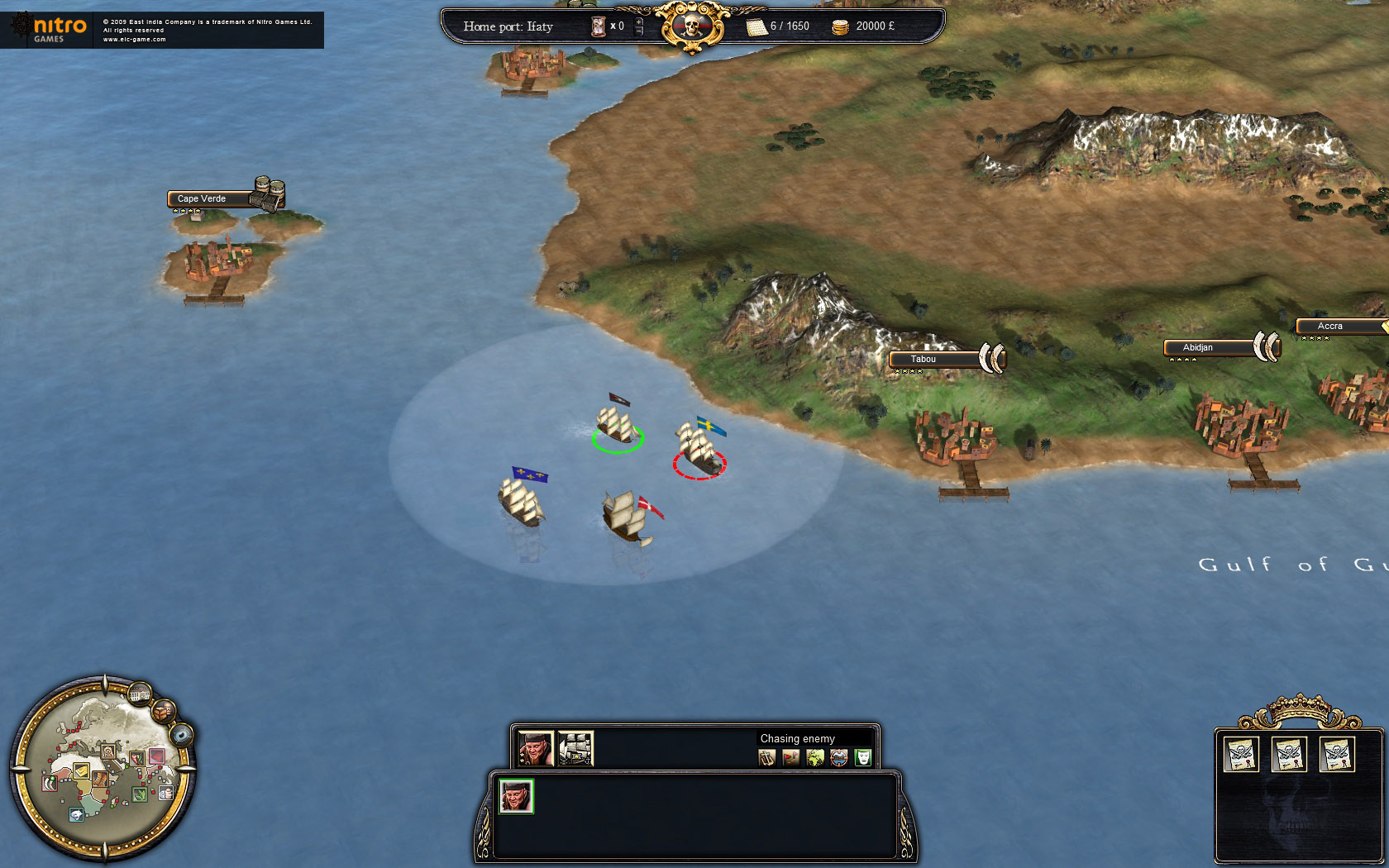The width and height of the screenshot is (1389, 868).
Task: Open the bank building icon above the minimap
Action: click(x=140, y=695)
